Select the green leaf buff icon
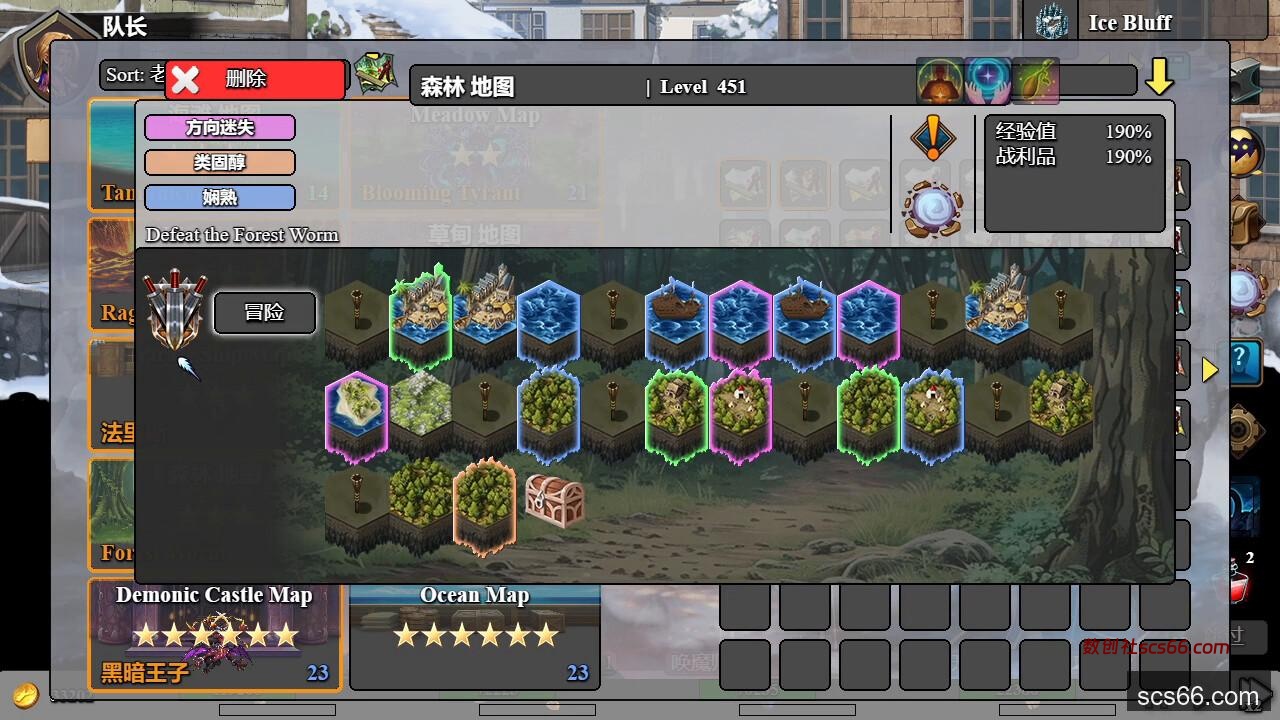The width and height of the screenshot is (1280, 720). click(x=1035, y=82)
